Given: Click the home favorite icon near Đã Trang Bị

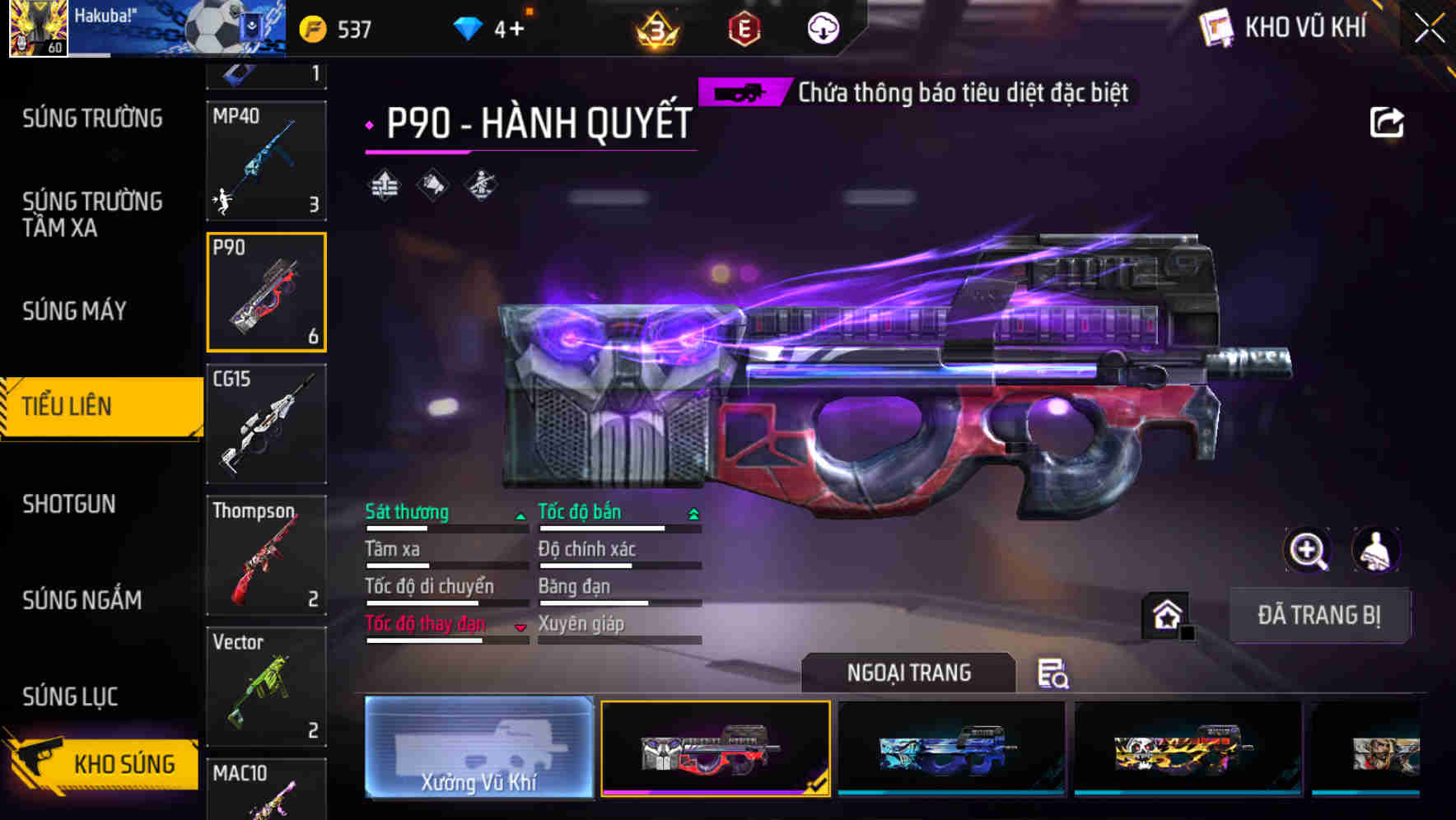Looking at the screenshot, I should tap(1167, 615).
